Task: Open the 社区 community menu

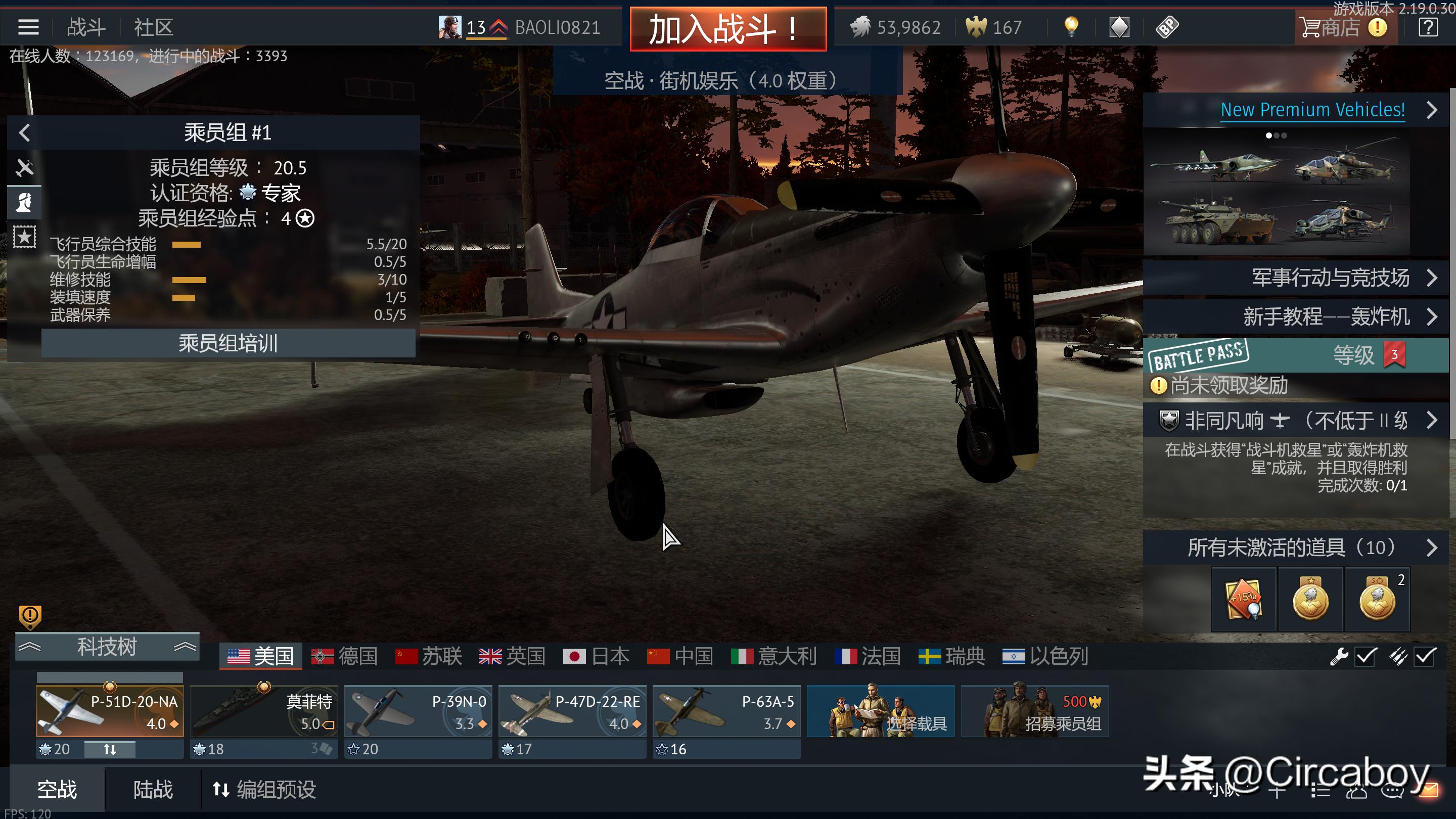Action: (153, 27)
